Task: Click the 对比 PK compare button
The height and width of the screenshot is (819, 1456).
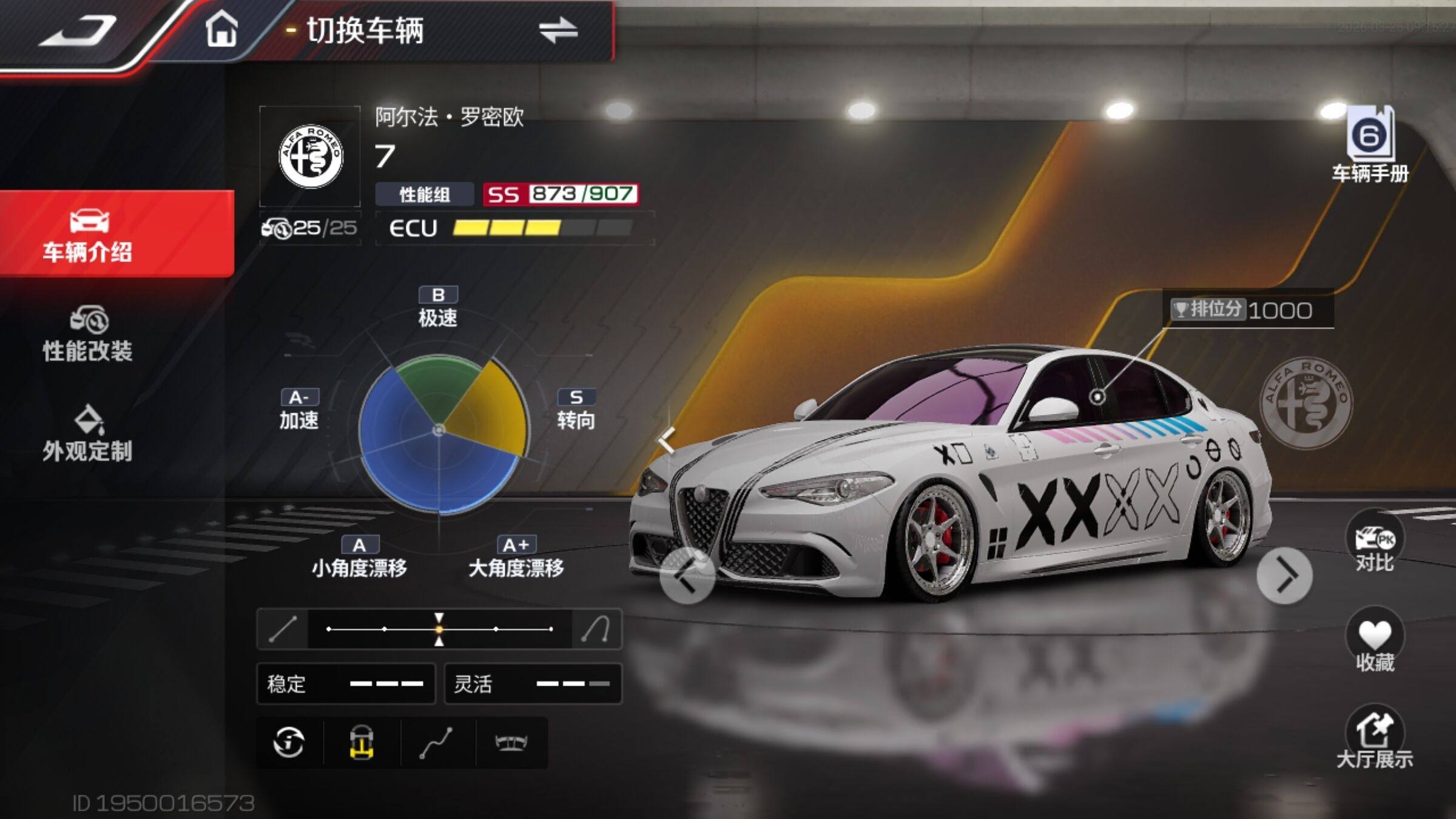Action: [1374, 544]
